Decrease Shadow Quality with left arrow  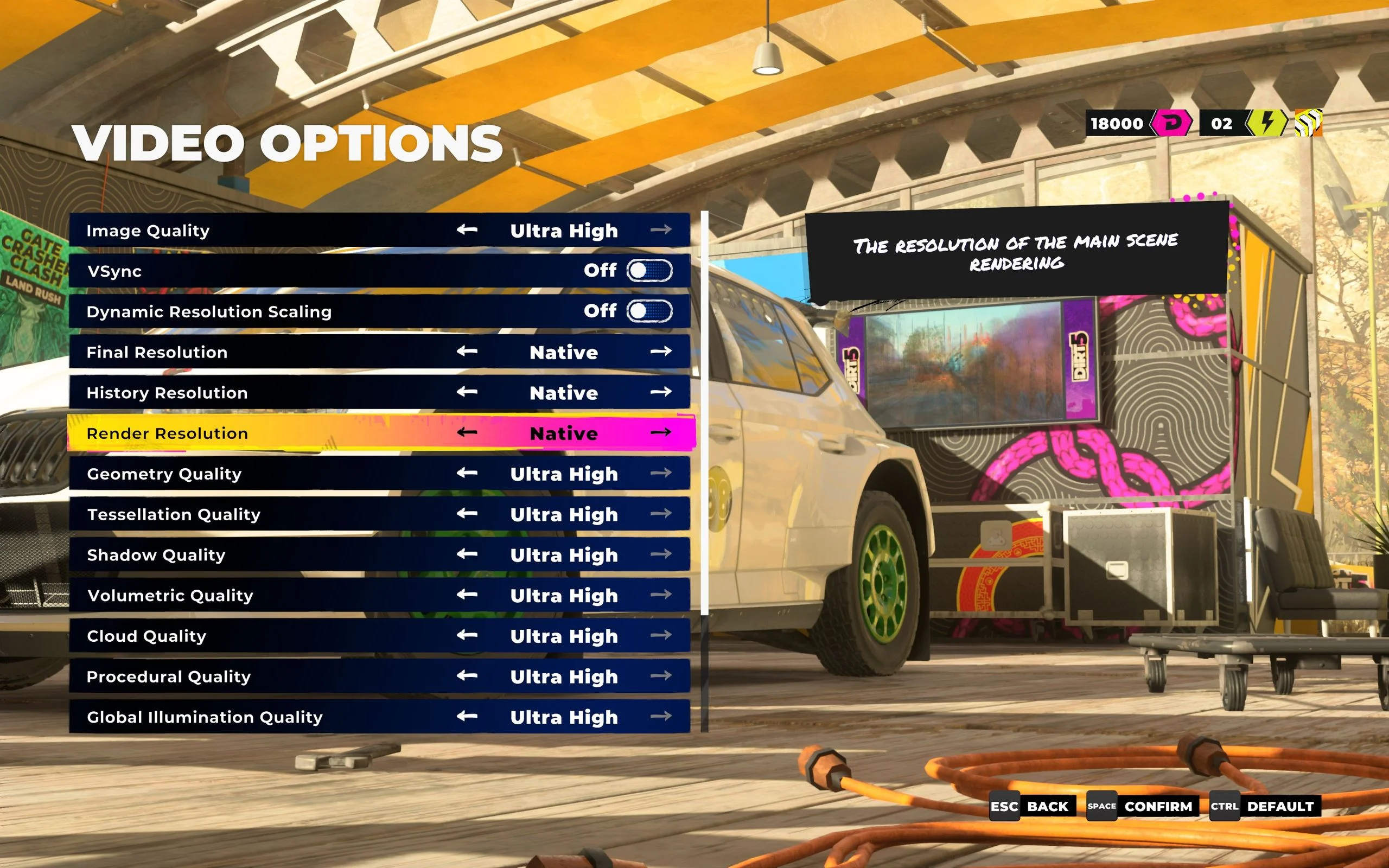click(467, 554)
